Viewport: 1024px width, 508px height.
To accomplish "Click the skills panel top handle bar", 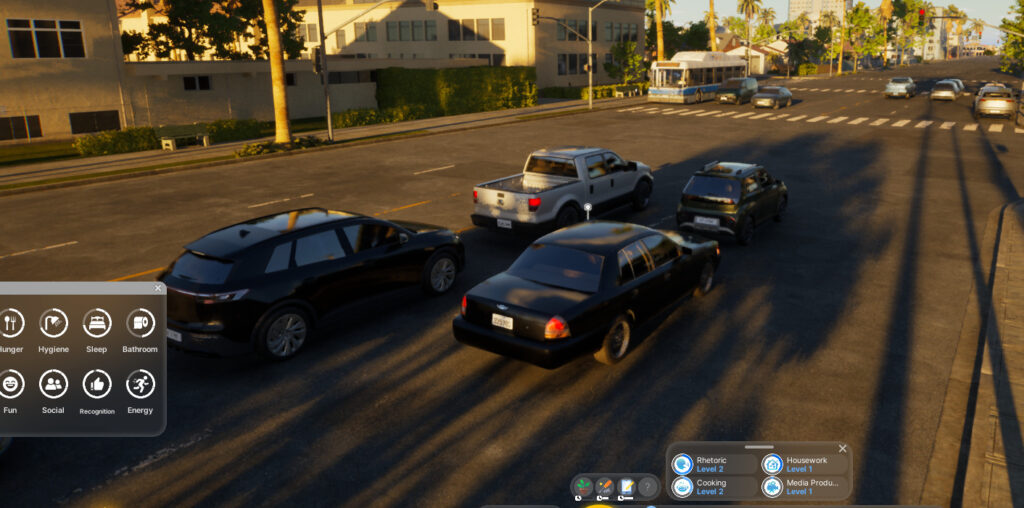I will [759, 447].
